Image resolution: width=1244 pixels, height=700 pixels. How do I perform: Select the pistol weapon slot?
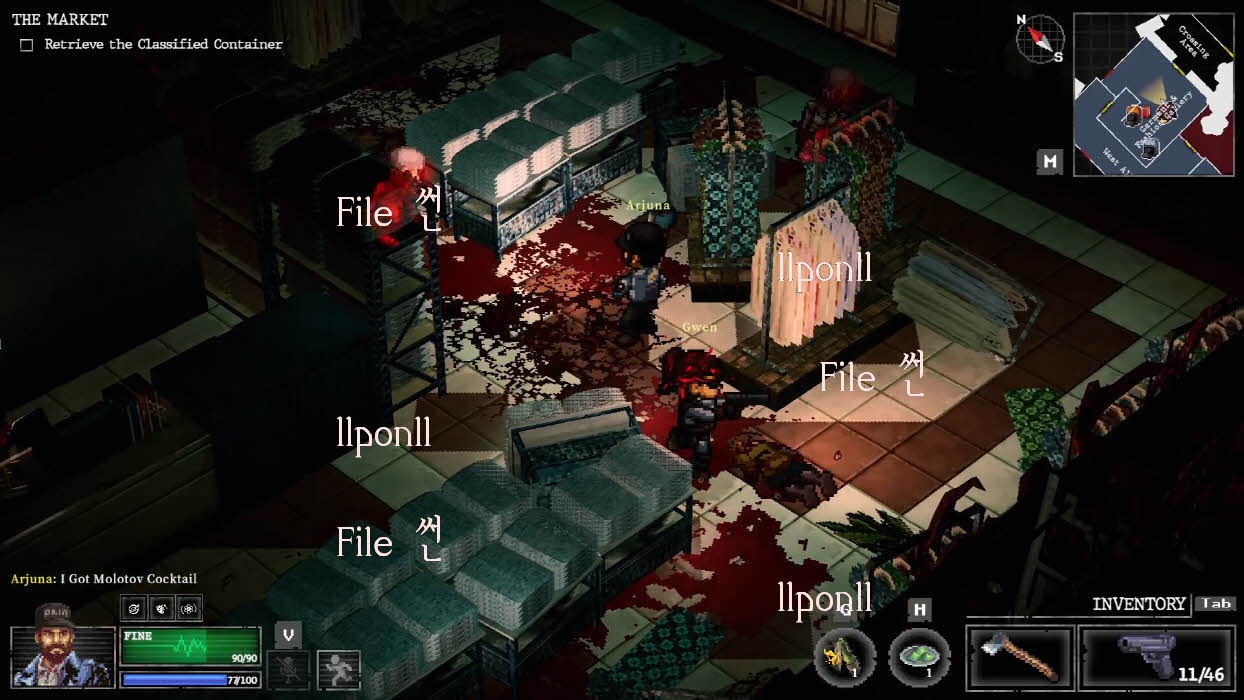coord(1158,659)
